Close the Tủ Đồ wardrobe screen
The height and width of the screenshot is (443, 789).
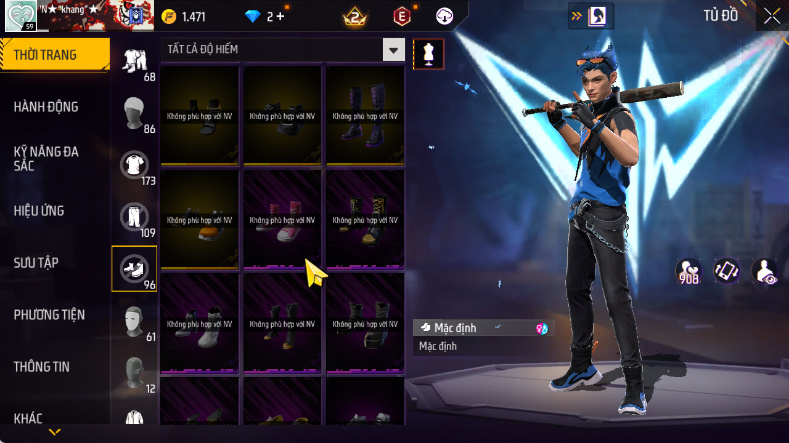pos(771,15)
